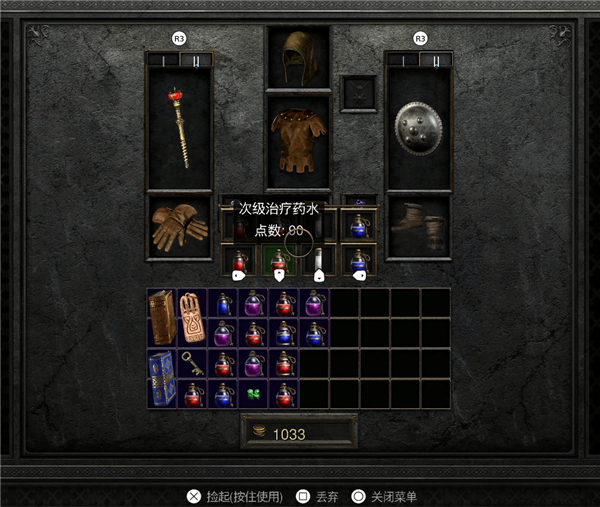Pick the small green gem item

click(254, 394)
